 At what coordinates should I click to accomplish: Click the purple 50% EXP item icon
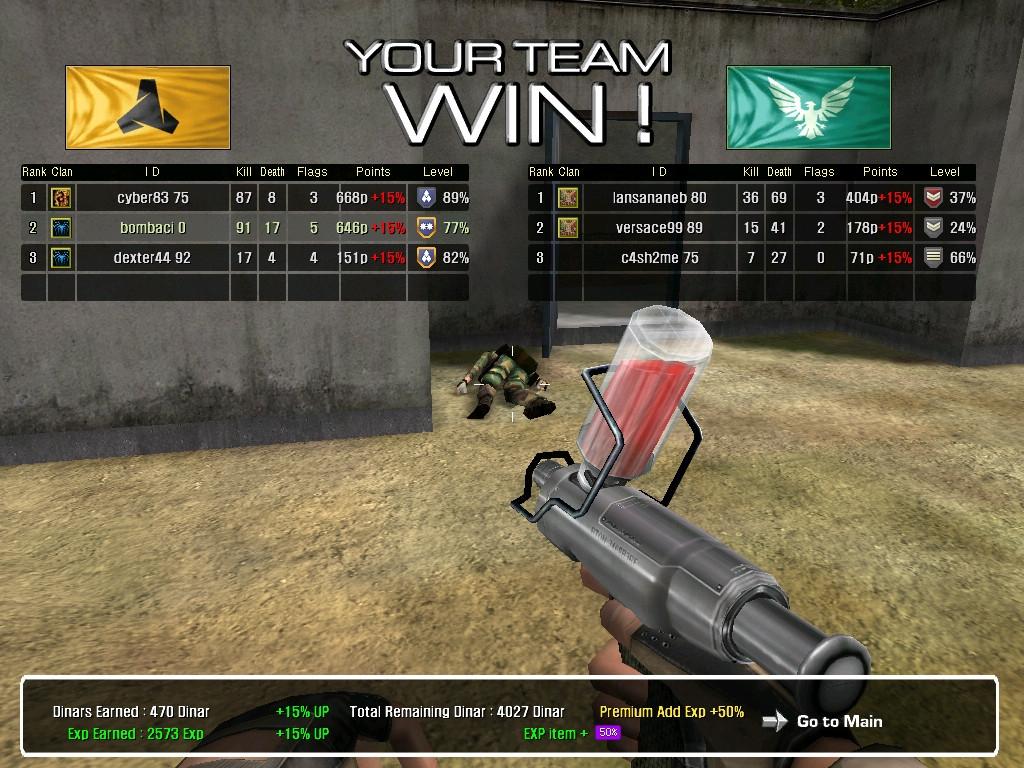[607, 733]
